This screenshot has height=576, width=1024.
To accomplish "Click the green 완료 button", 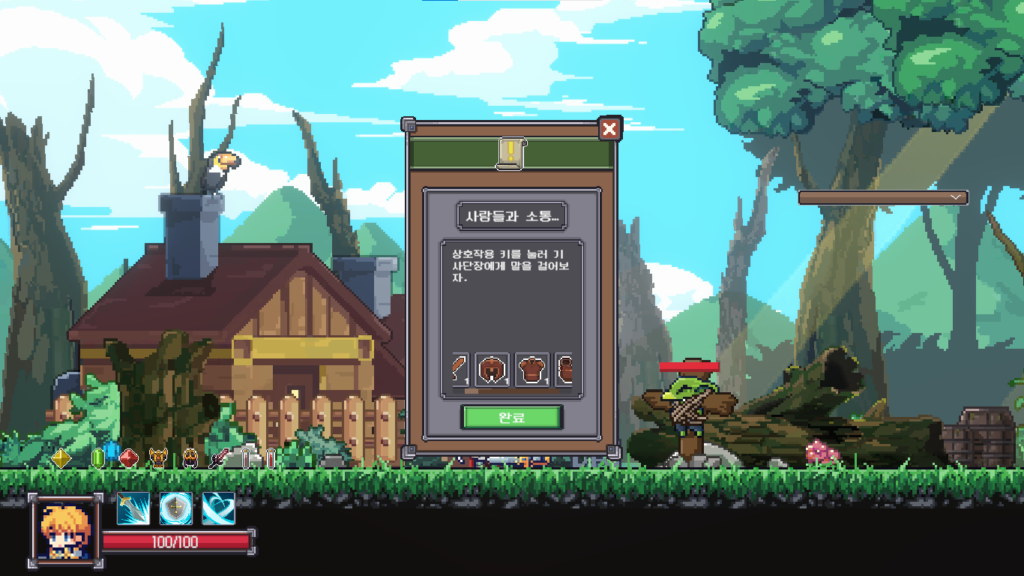I will click(511, 416).
